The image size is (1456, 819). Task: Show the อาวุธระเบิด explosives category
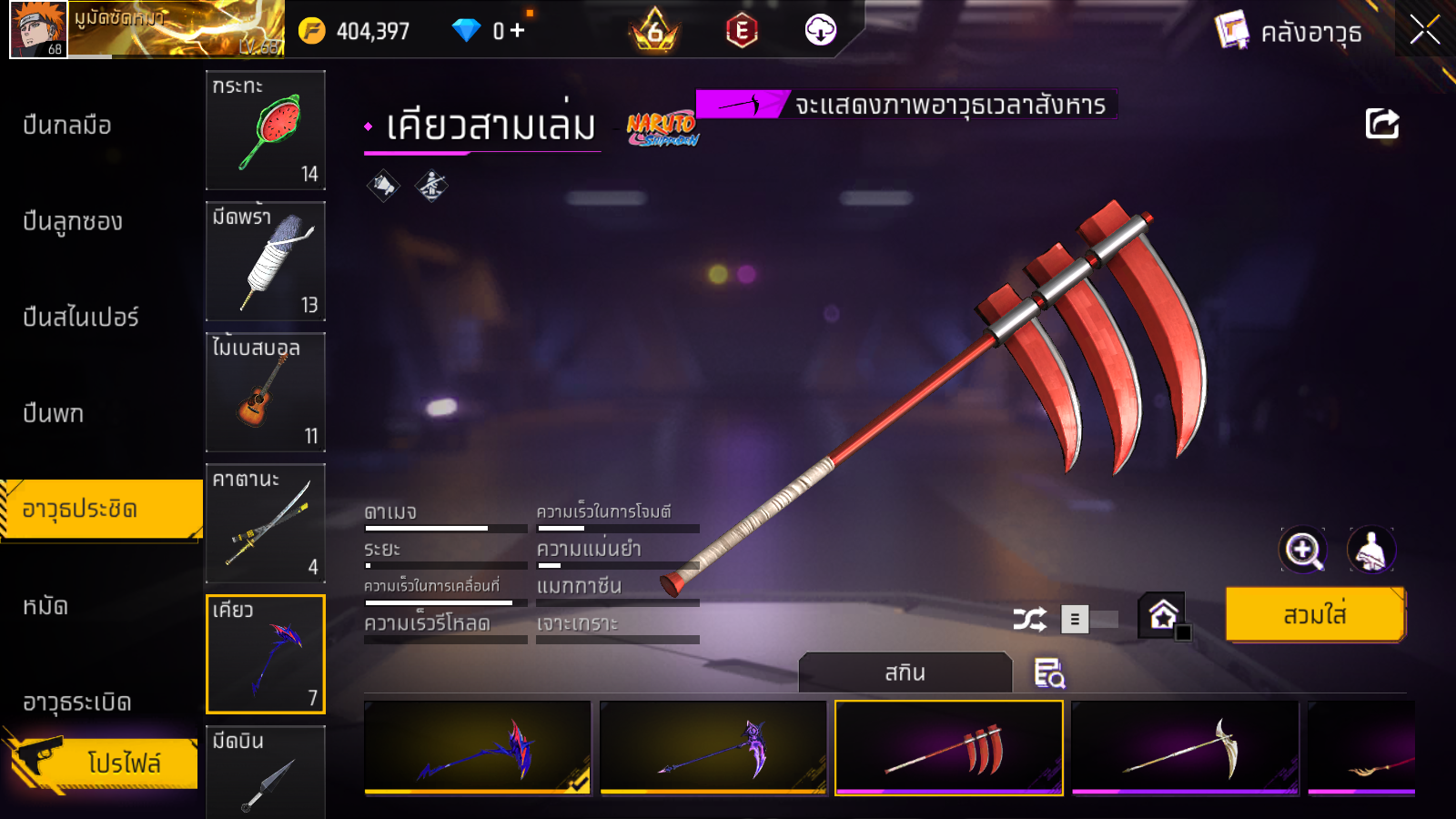[x=77, y=703]
